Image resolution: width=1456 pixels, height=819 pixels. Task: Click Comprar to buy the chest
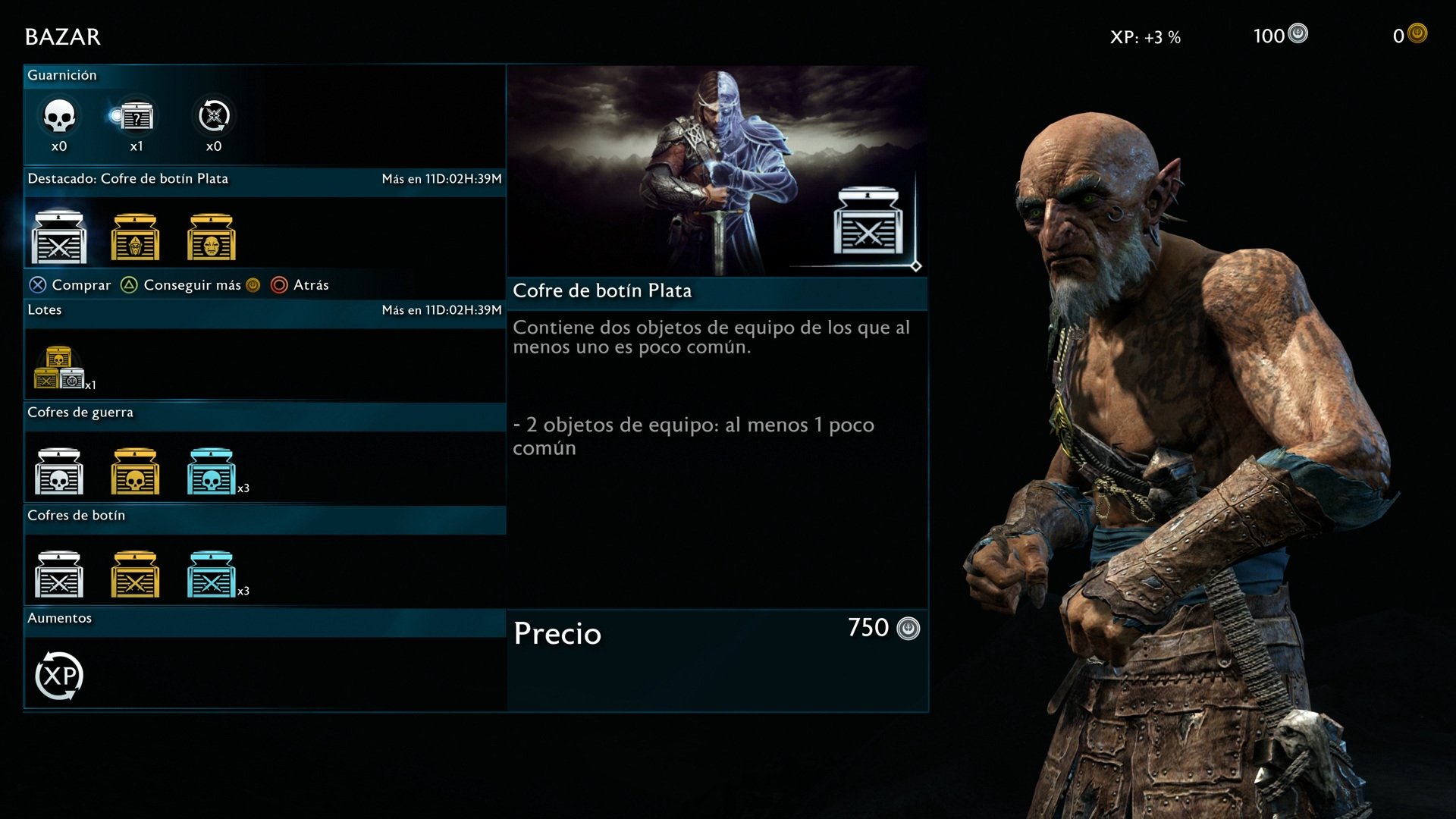[x=71, y=285]
